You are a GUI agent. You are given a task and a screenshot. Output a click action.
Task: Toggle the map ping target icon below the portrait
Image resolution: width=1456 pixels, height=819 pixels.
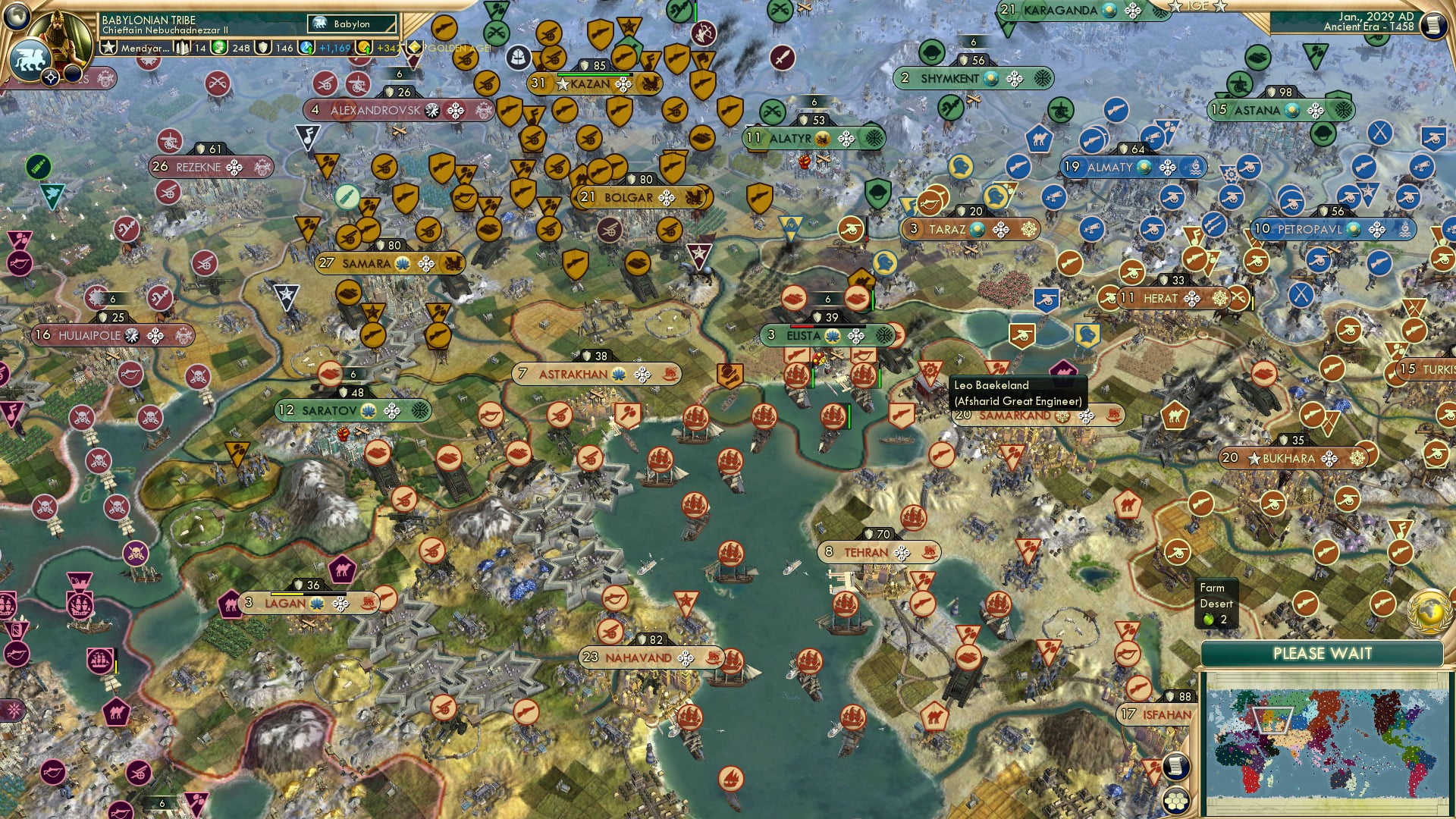point(50,77)
